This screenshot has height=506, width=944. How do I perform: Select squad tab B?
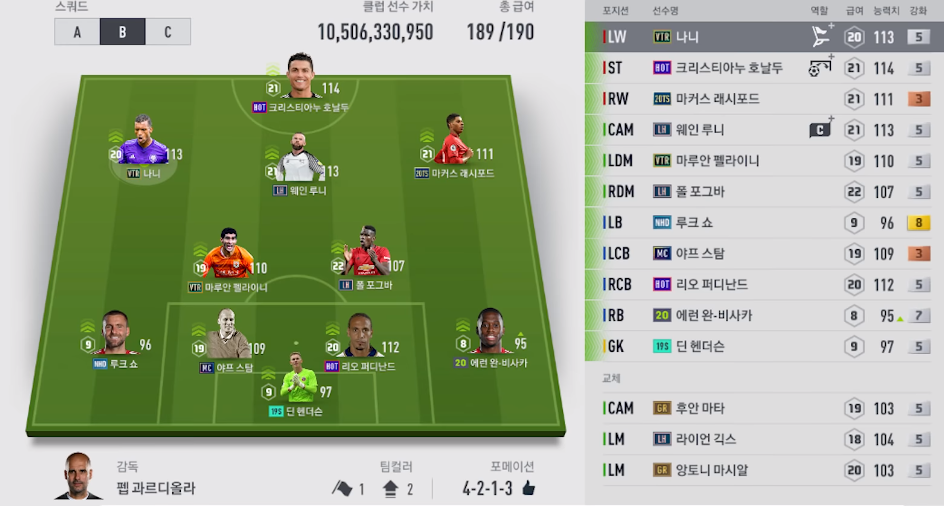(x=122, y=32)
